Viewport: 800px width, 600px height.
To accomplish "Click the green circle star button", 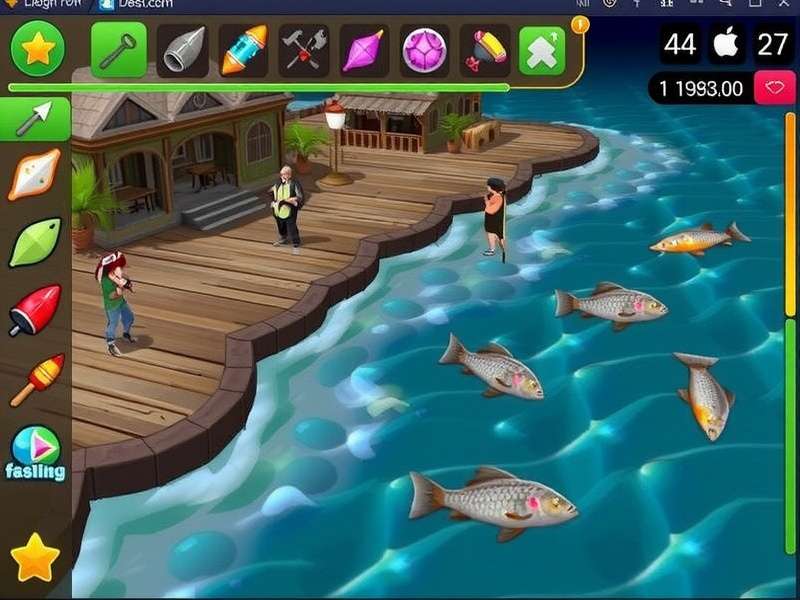I will [x=38, y=48].
